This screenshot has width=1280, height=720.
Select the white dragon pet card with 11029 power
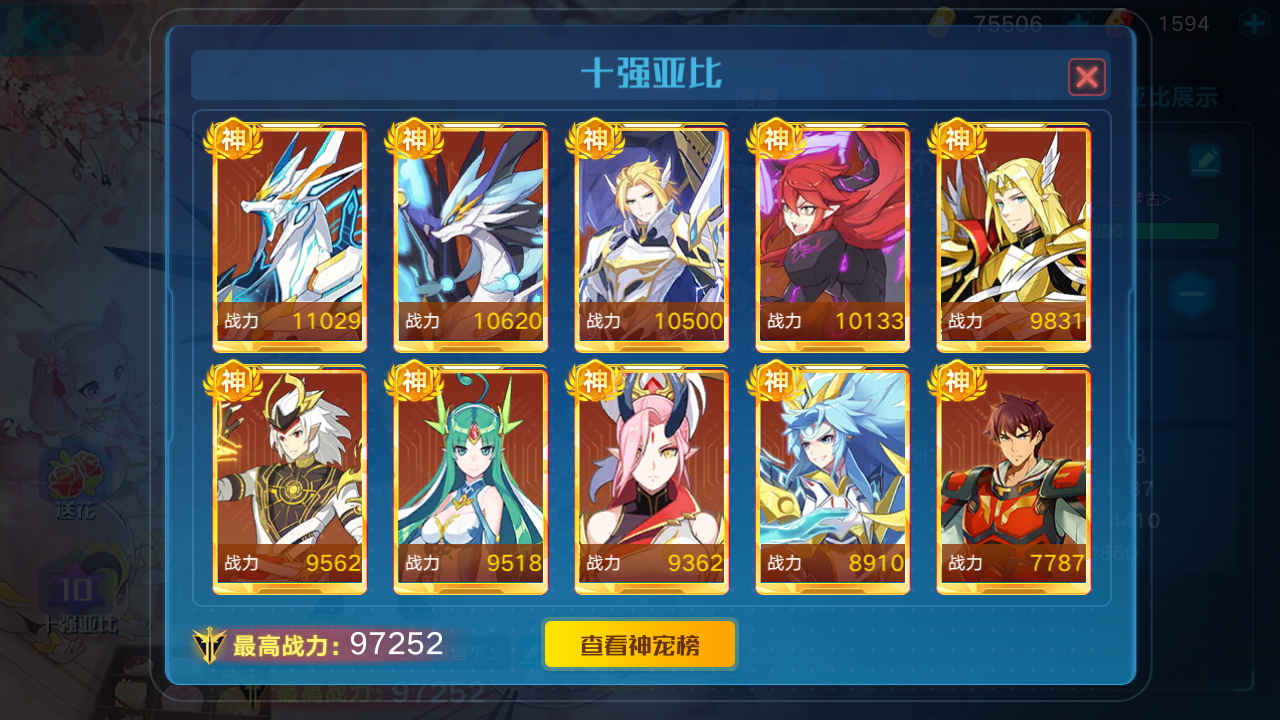289,237
